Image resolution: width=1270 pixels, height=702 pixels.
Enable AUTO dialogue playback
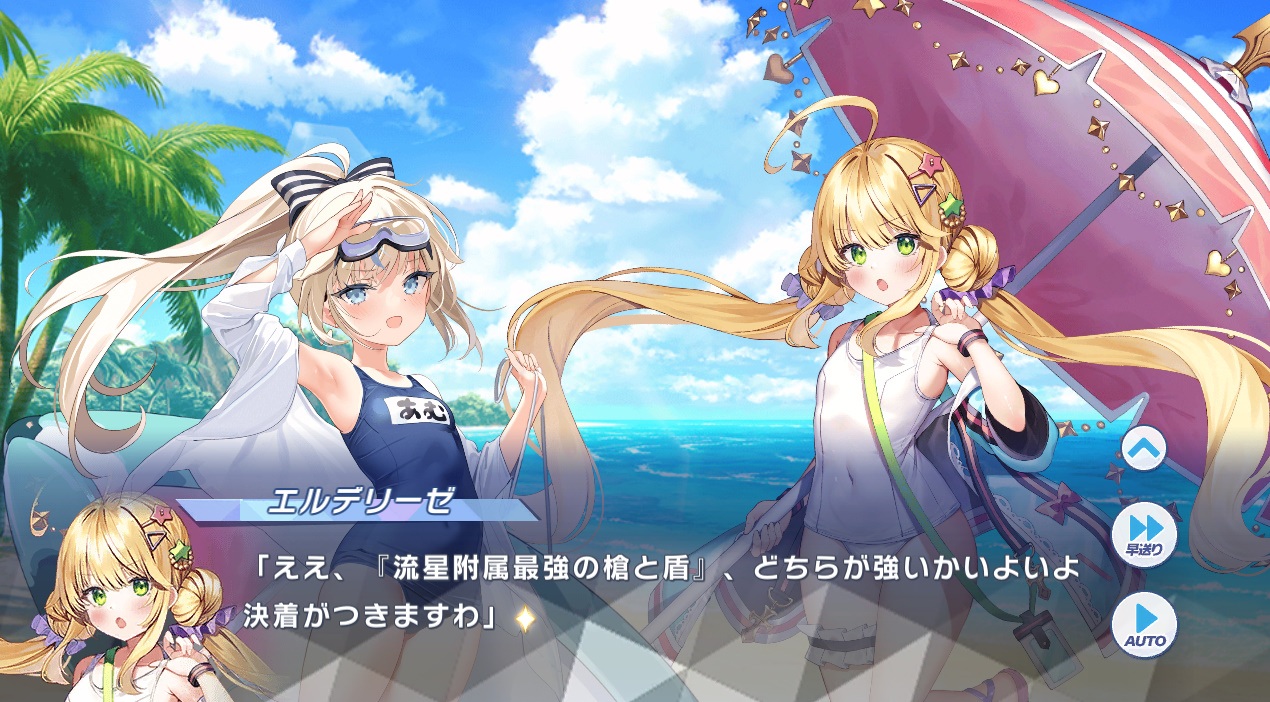click(x=1144, y=624)
